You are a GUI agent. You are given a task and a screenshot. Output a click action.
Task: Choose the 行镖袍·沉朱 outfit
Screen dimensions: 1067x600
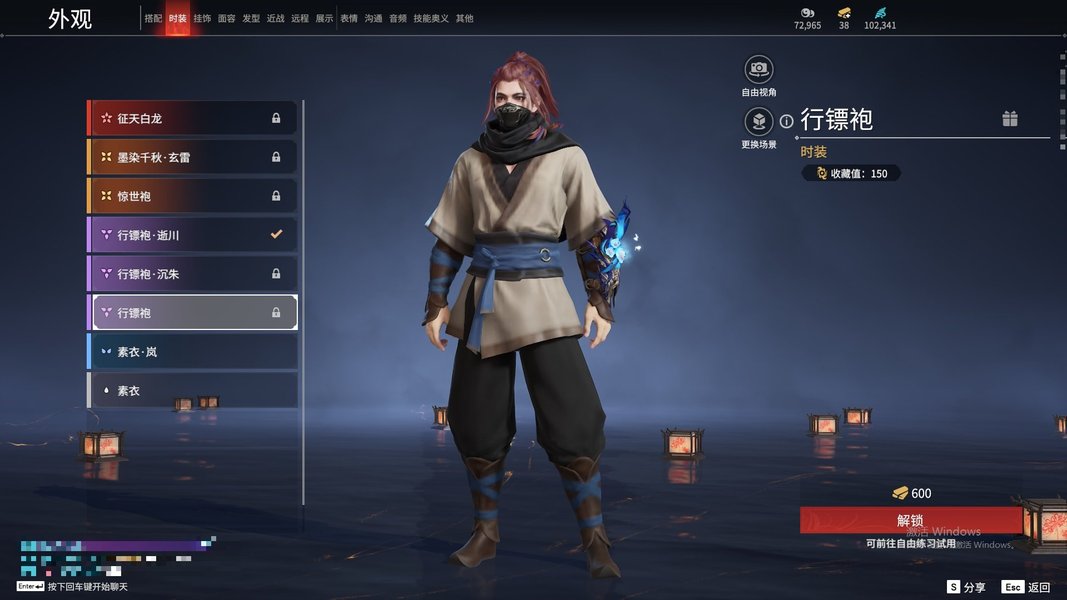pyautogui.click(x=192, y=274)
